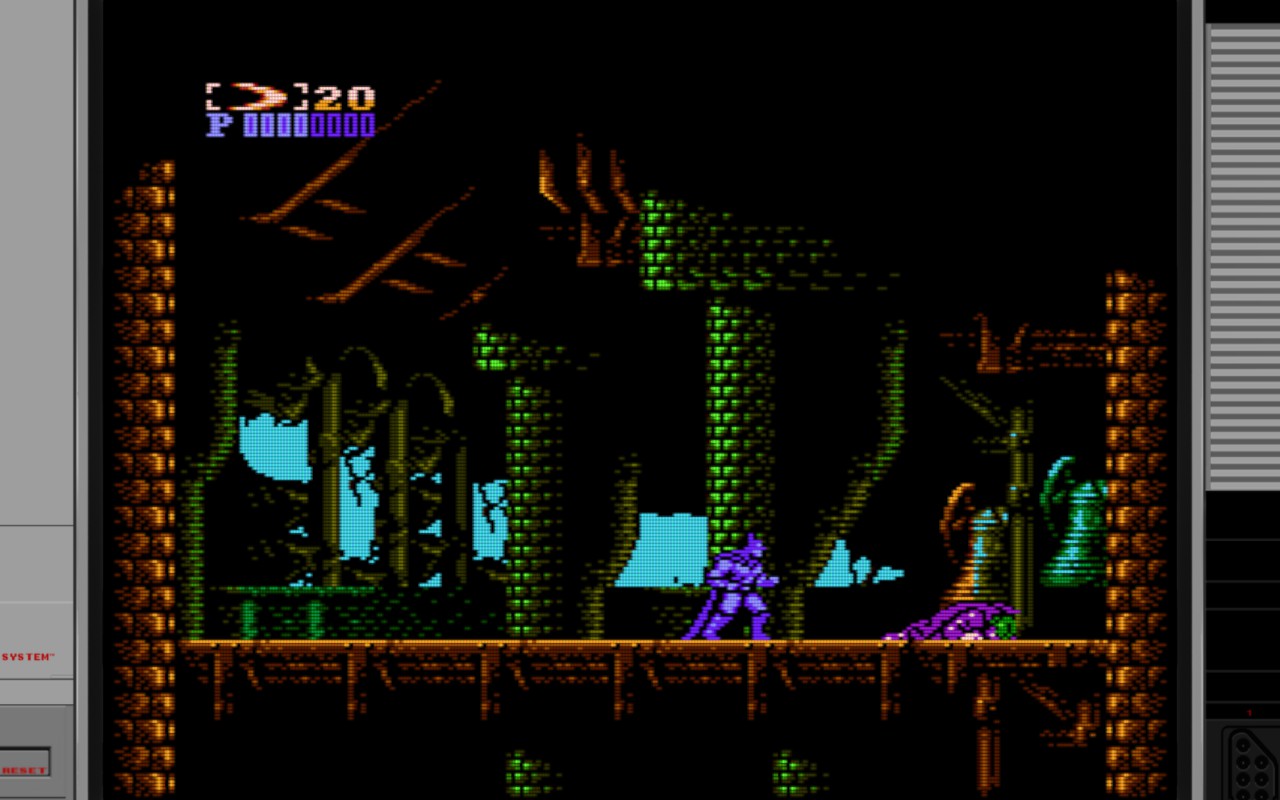This screenshot has width=1280, height=800.
Task: Click the console's RESET button
Action: tap(24, 760)
